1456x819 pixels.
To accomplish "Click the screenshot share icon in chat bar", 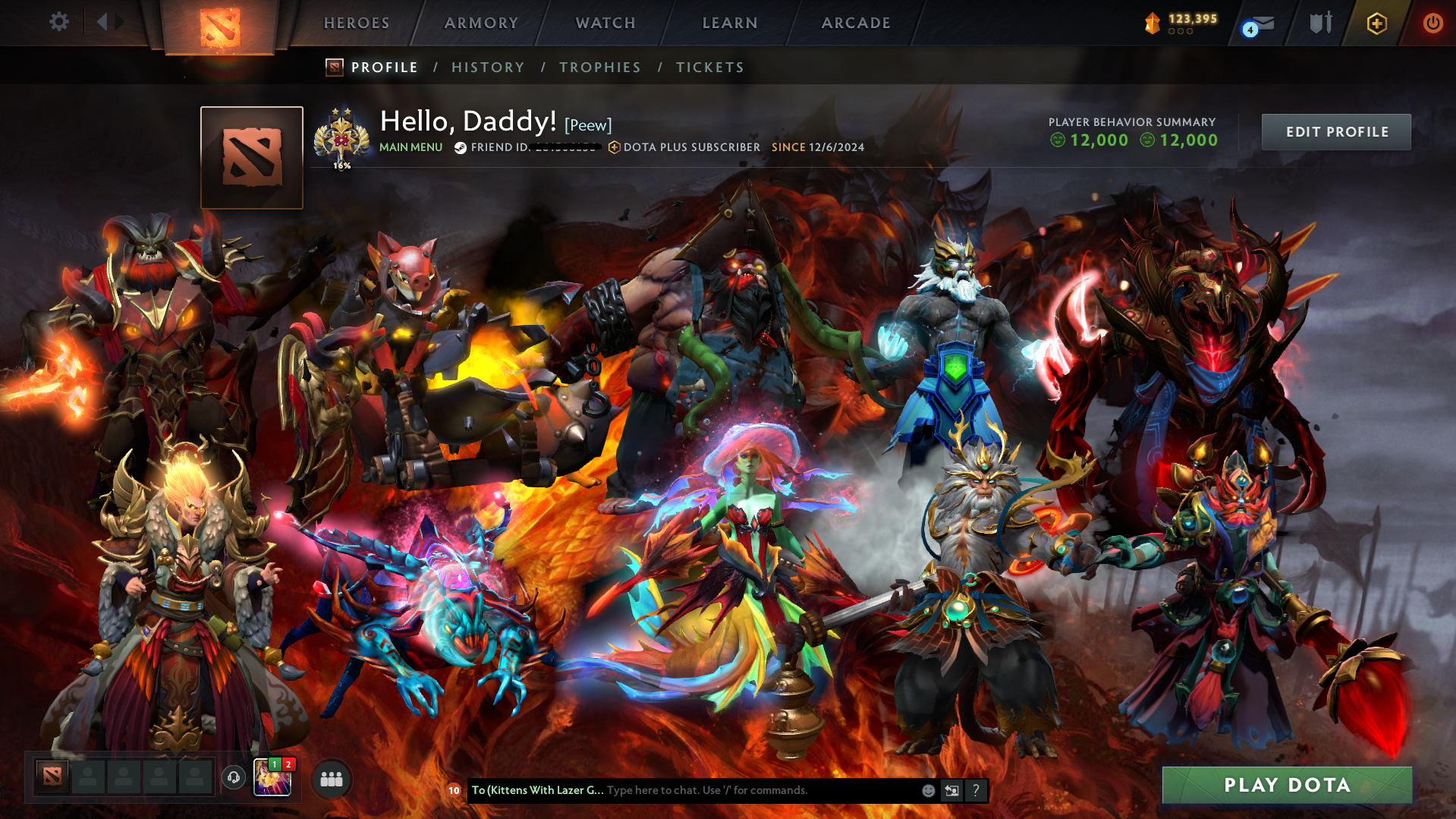I will click(x=951, y=790).
